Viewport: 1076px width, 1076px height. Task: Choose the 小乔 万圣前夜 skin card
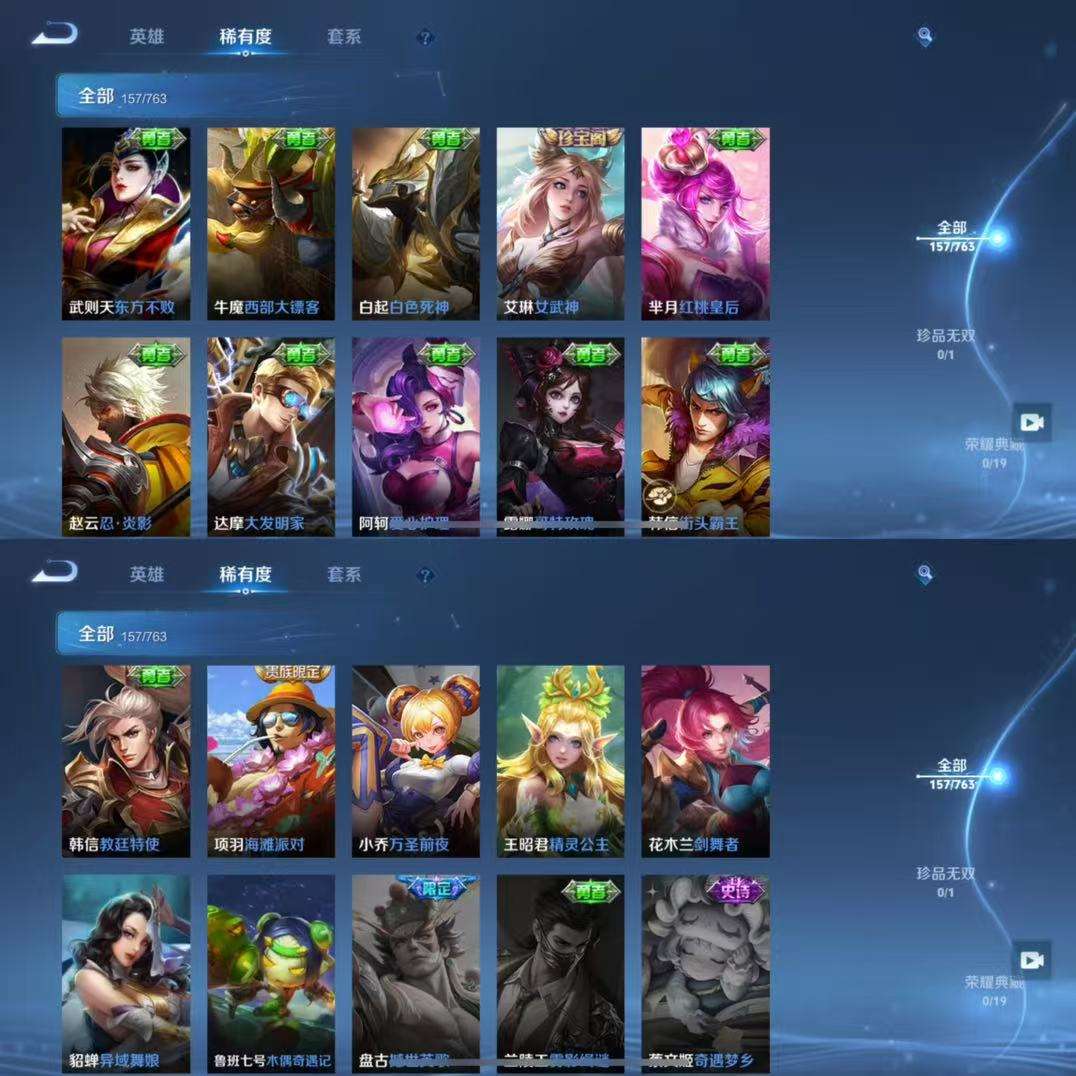point(416,760)
